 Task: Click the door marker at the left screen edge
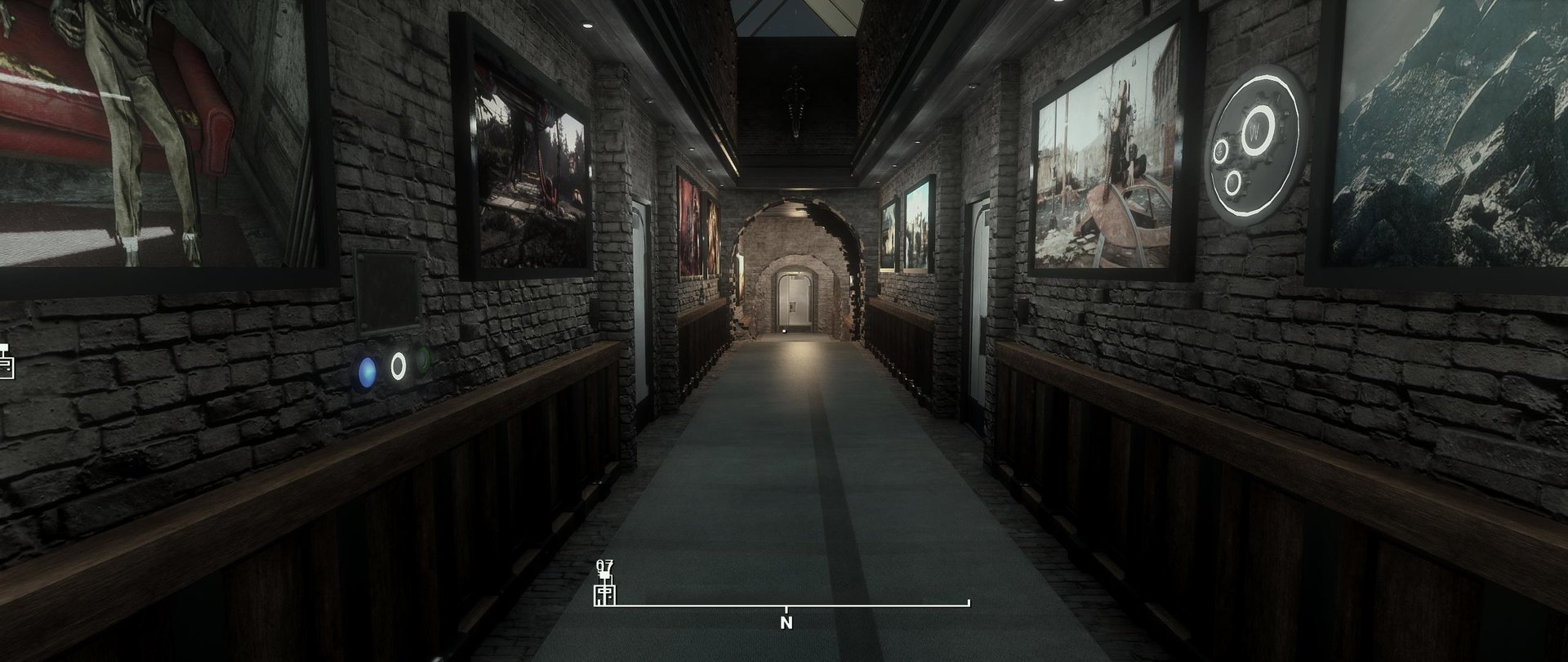point(7,361)
